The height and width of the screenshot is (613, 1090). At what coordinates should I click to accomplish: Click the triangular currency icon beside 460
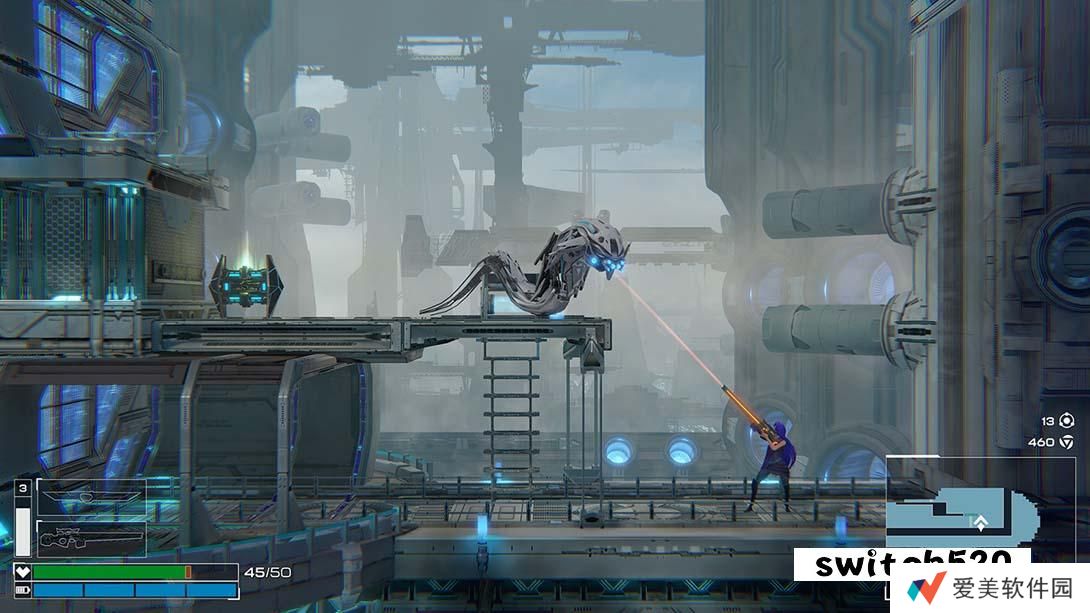1066,442
